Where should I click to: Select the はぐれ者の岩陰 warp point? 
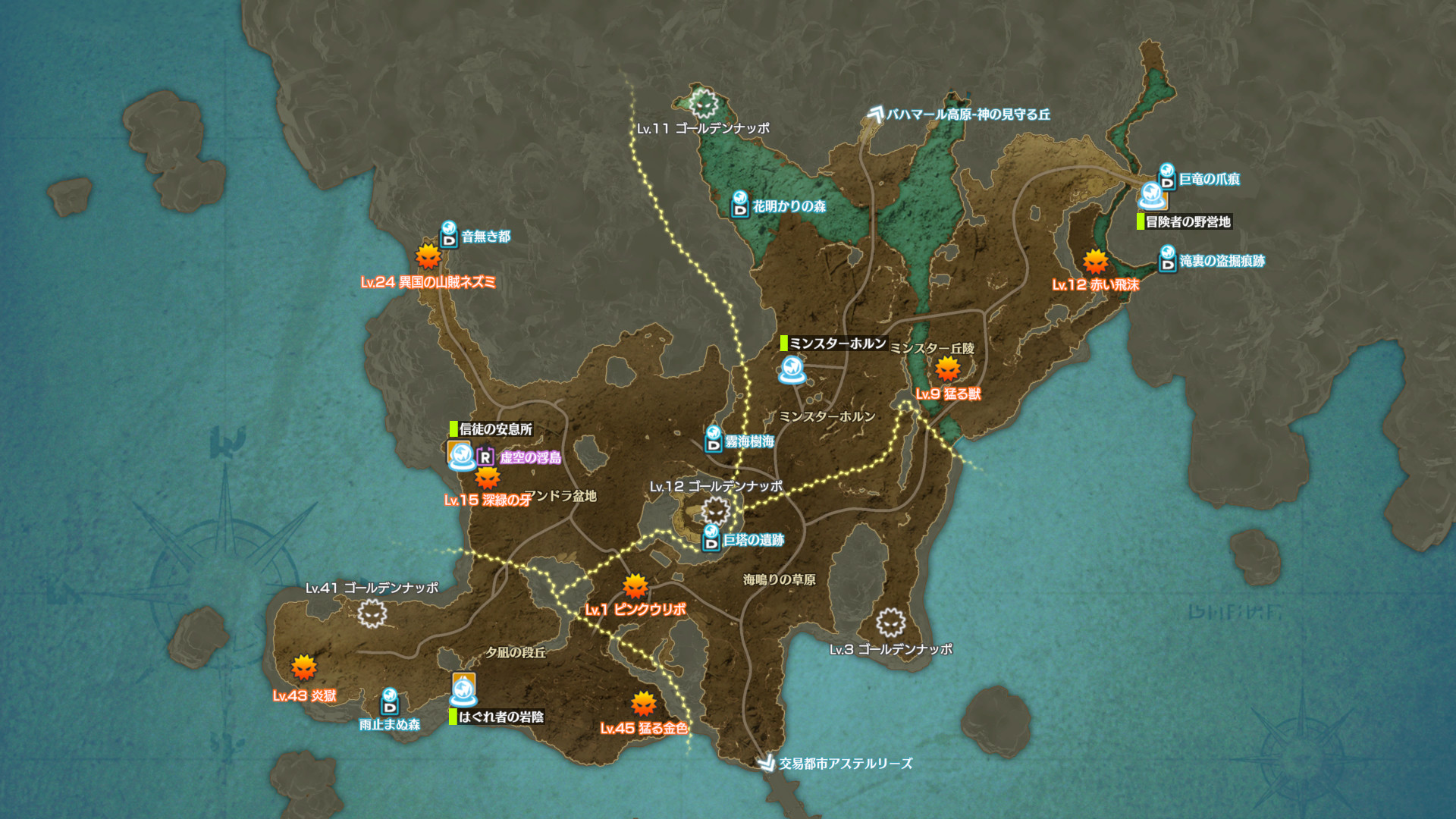click(463, 690)
